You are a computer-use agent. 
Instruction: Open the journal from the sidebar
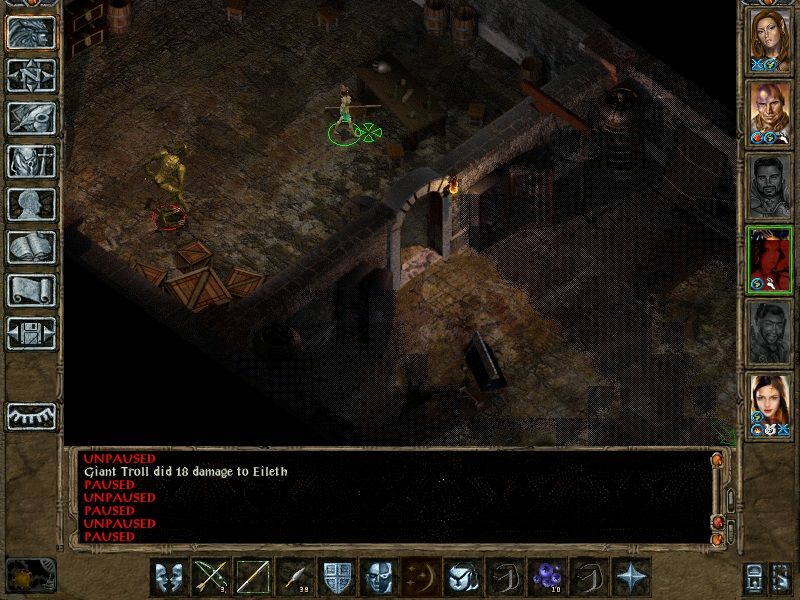coord(31,118)
